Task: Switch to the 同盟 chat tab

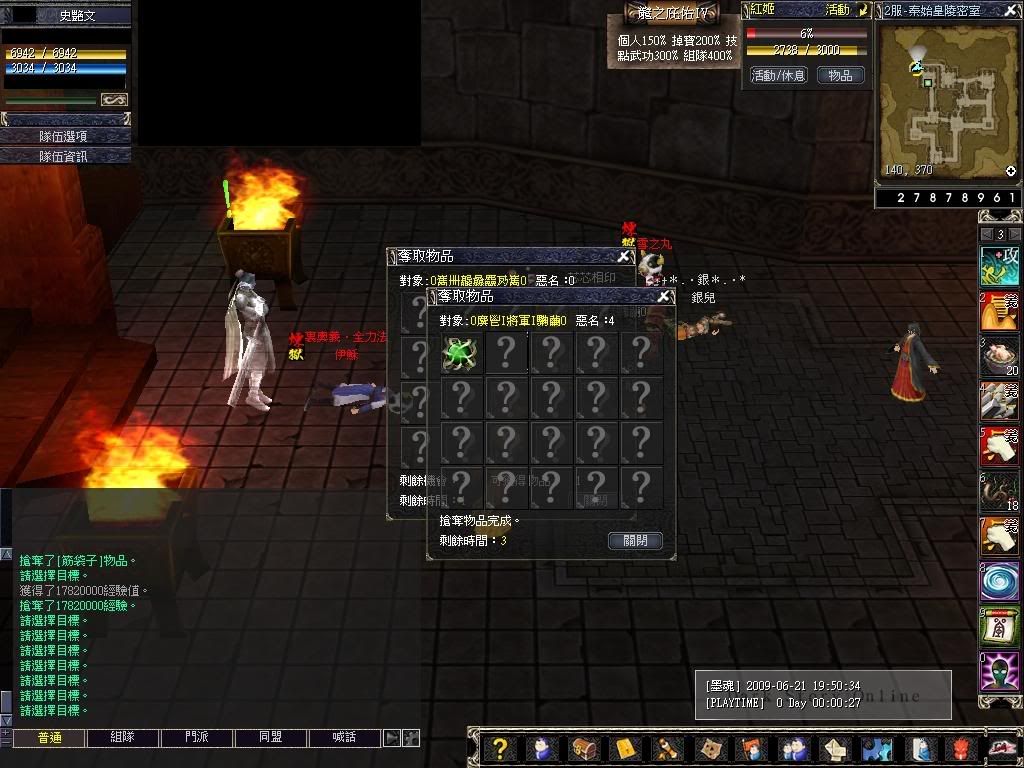Action: click(x=271, y=737)
